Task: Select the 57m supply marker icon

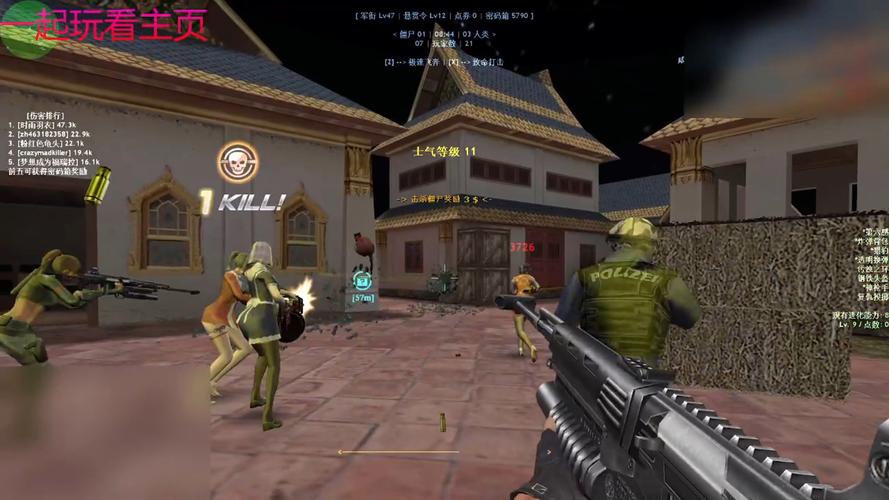Action: tap(362, 282)
